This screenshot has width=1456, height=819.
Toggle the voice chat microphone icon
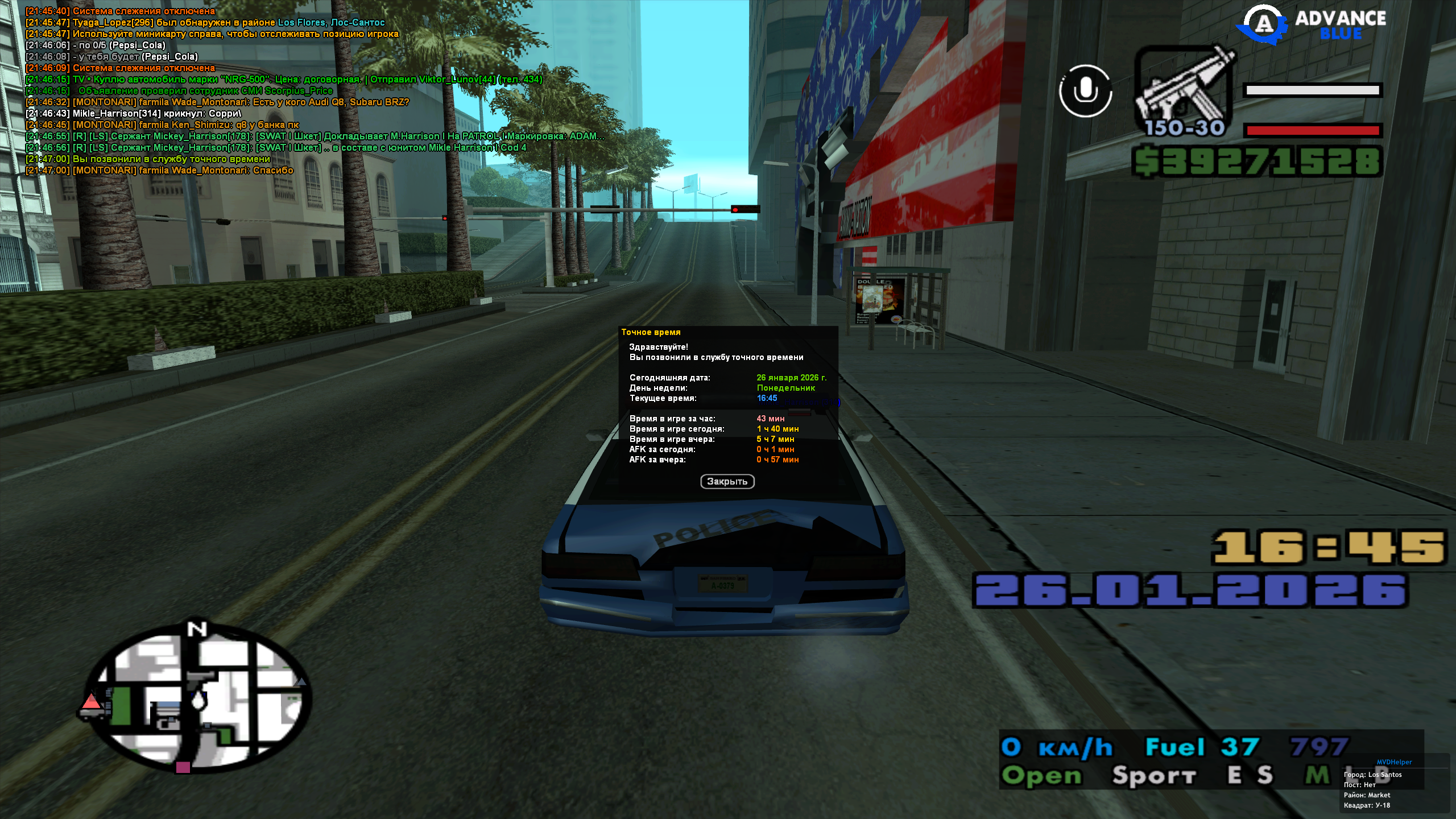point(1085,91)
